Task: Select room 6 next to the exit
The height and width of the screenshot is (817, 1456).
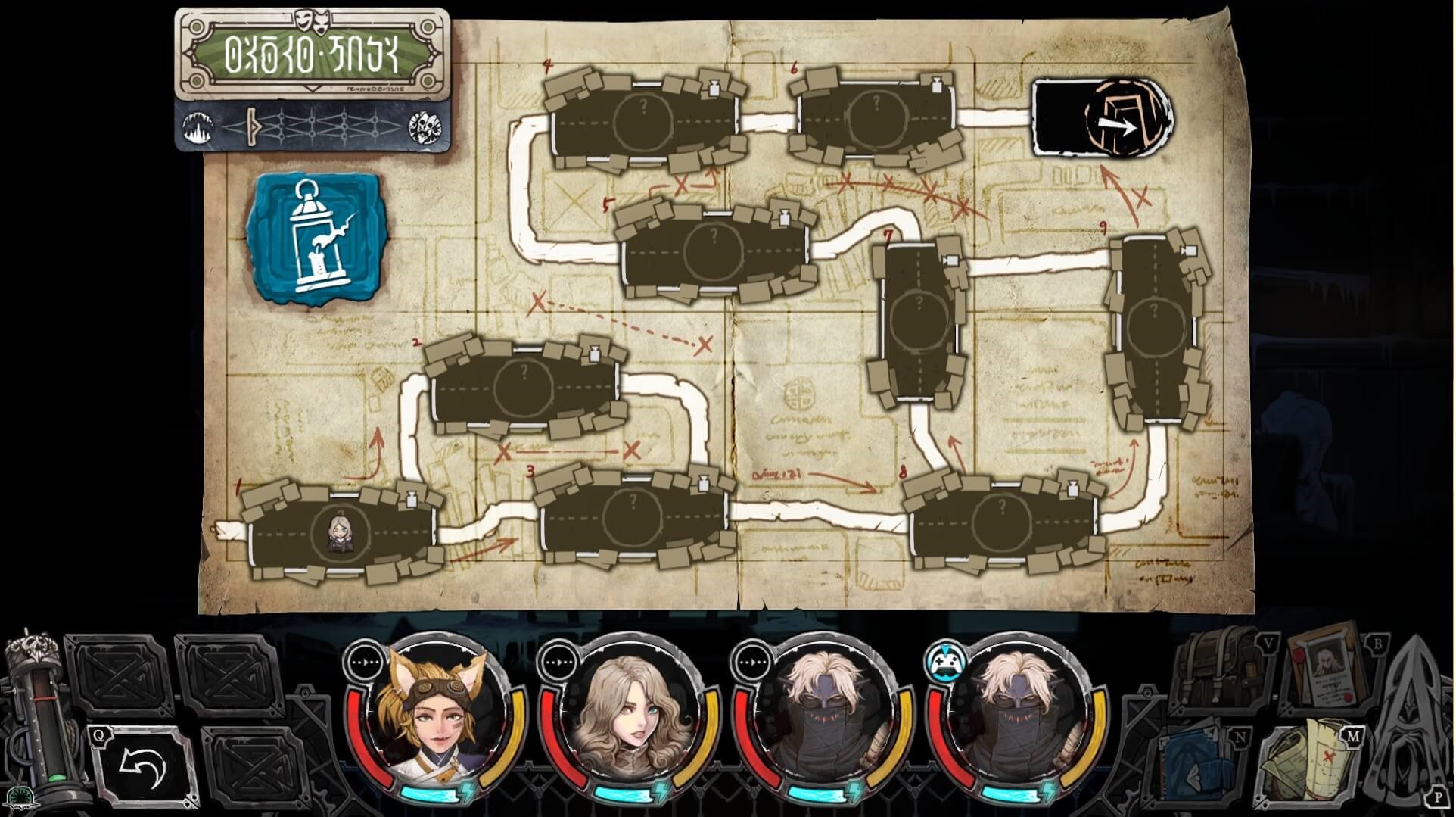Action: tap(876, 117)
